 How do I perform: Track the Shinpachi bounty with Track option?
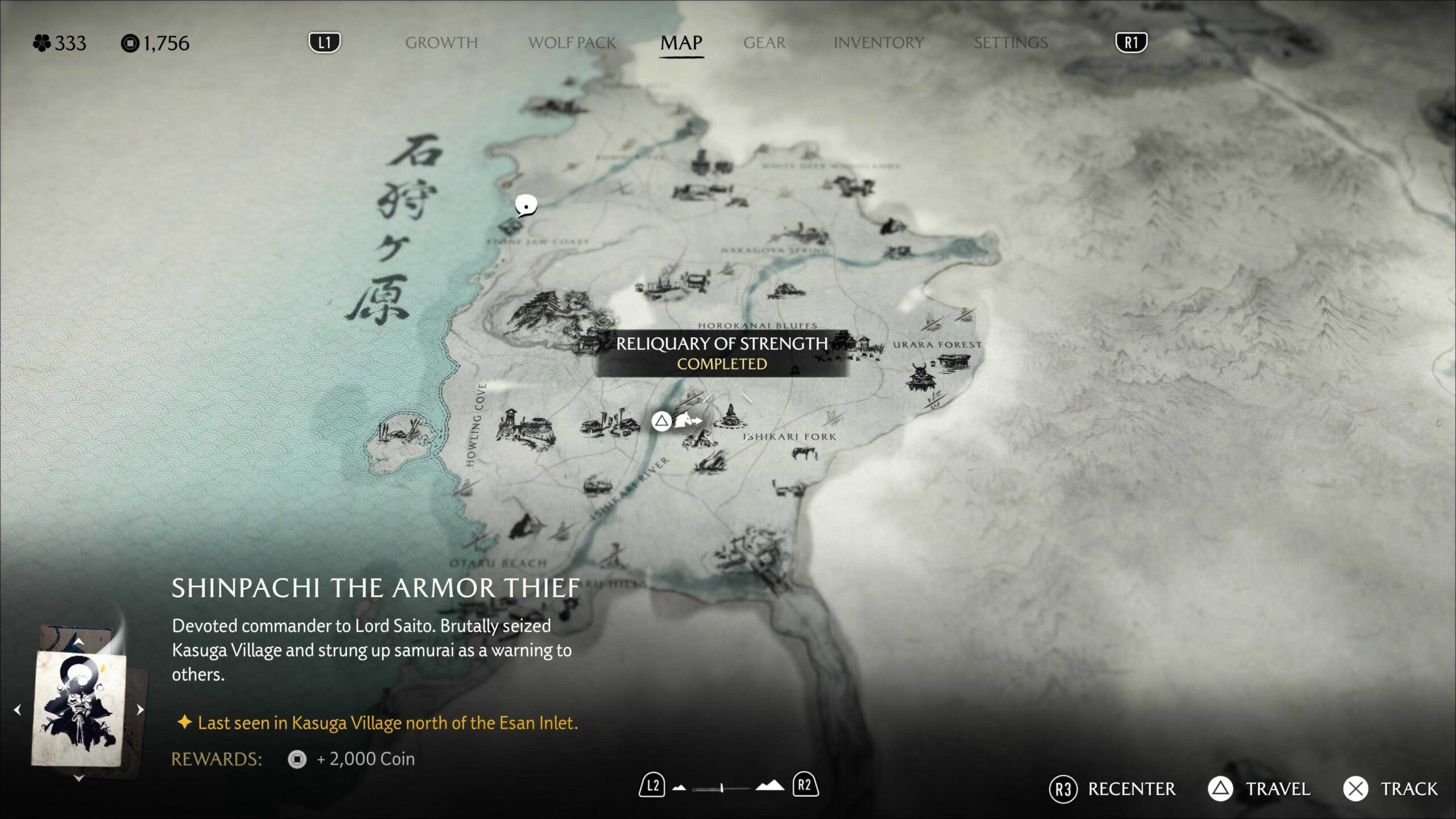1391,789
